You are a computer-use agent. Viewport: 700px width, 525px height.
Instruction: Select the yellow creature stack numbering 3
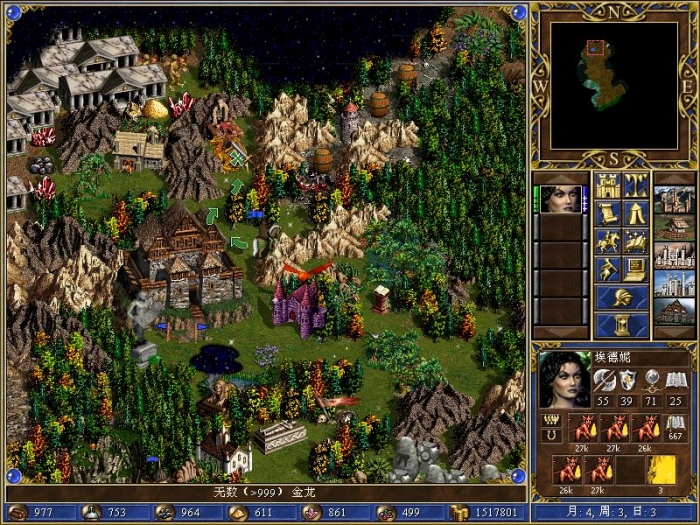[x=659, y=469]
